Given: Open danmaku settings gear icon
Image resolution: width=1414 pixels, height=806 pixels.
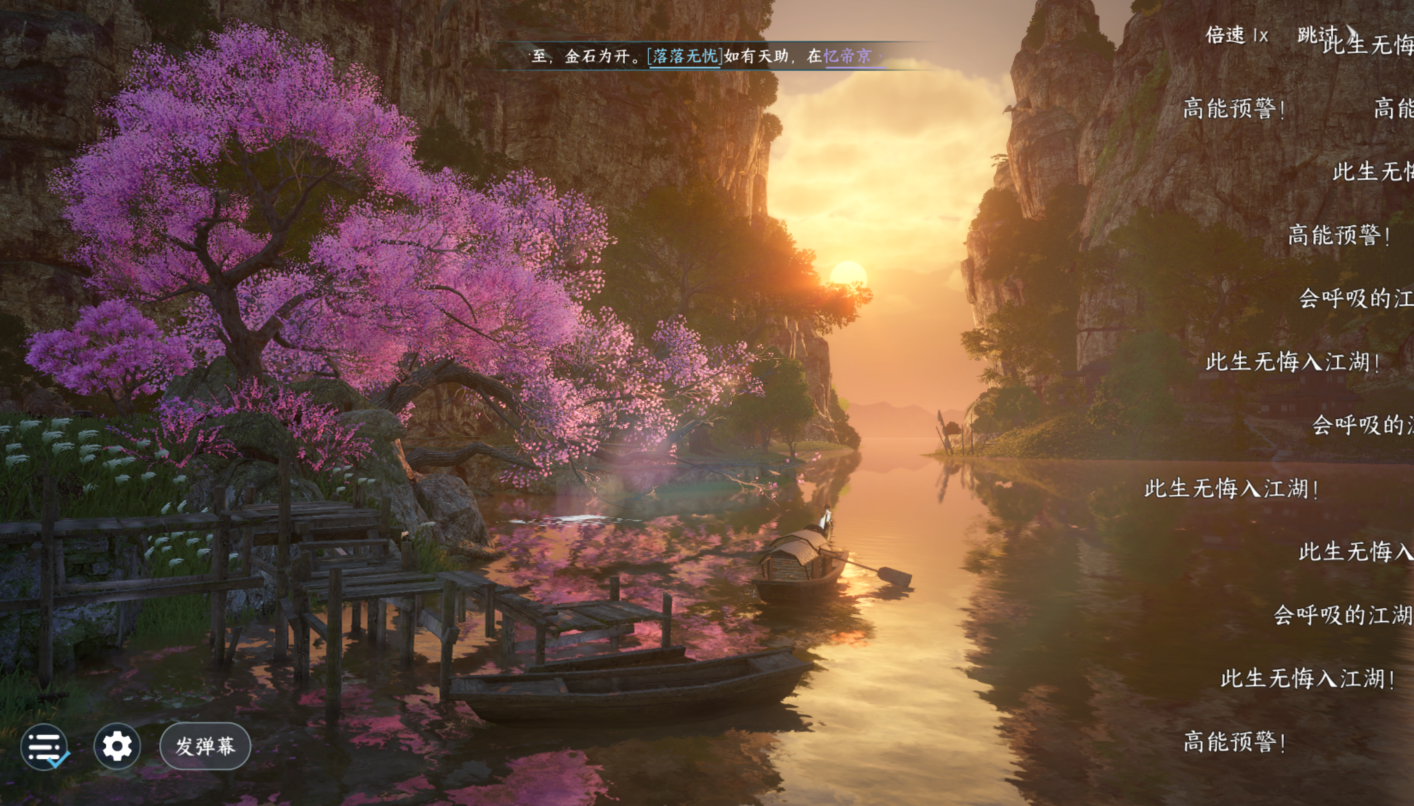Looking at the screenshot, I should (117, 747).
